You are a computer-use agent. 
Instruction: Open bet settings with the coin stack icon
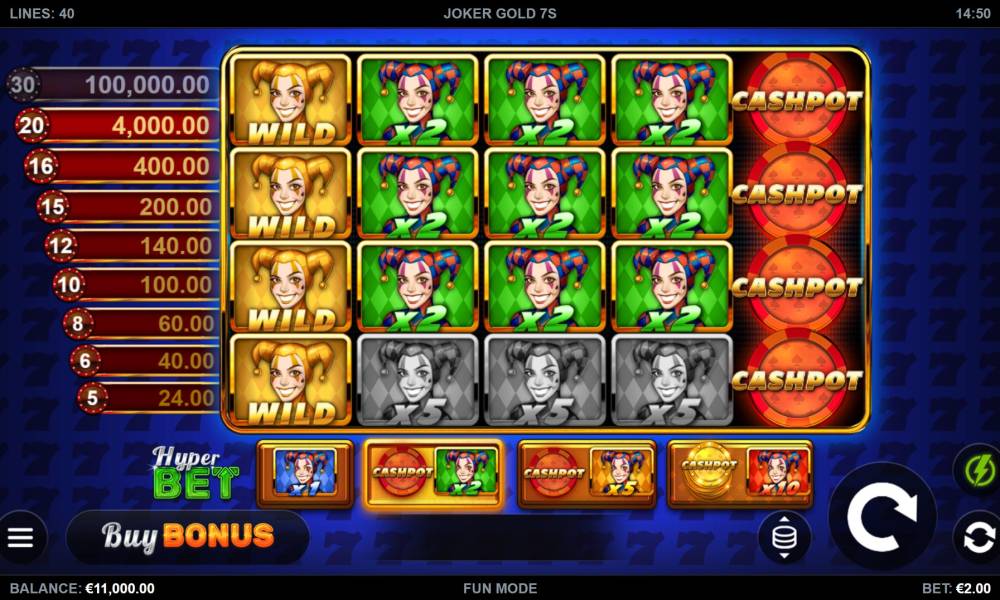pyautogui.click(x=784, y=538)
